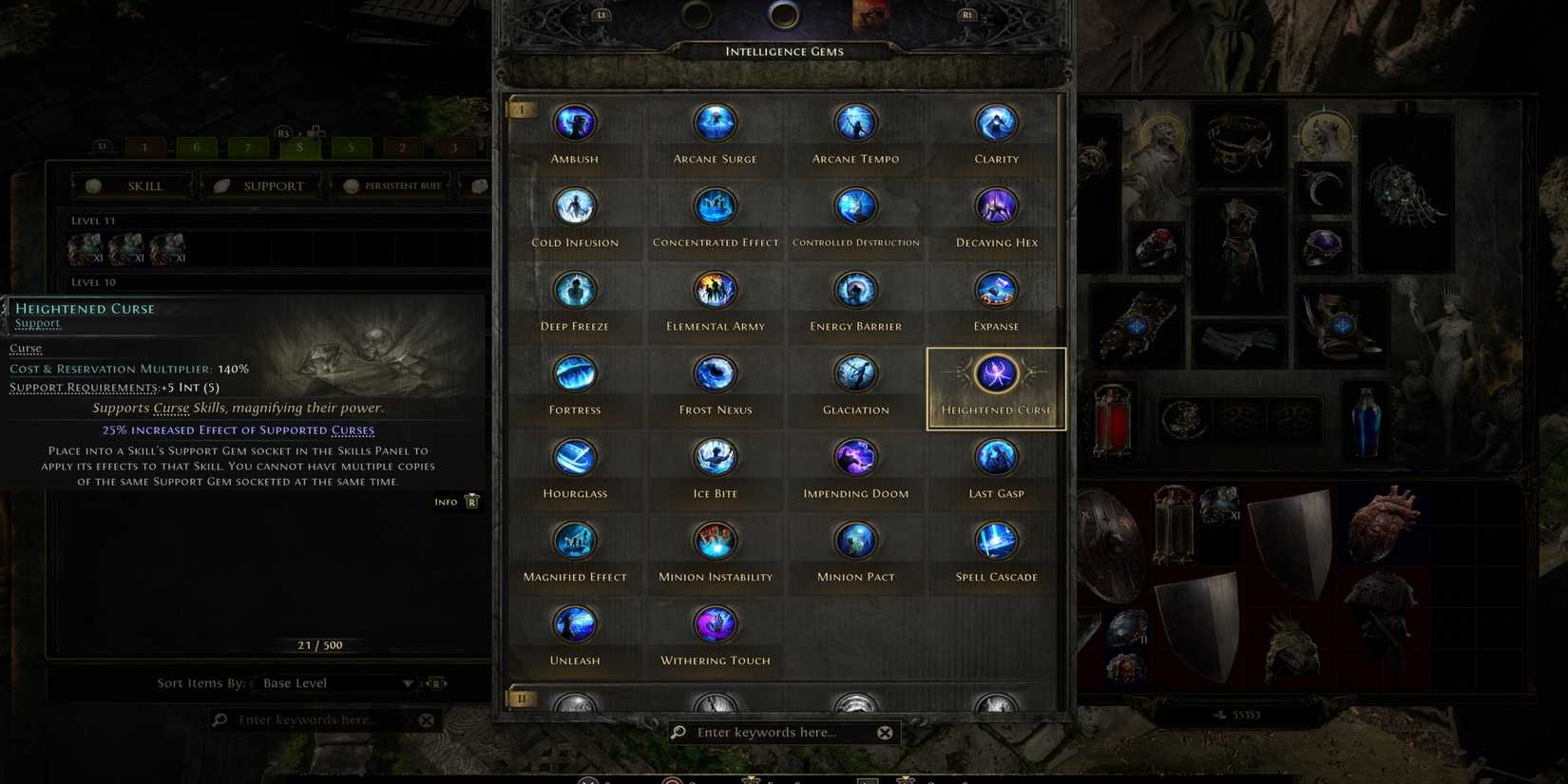Screen dimensions: 1568x784
Task: Select the Ambush support gem
Action: tap(574, 122)
